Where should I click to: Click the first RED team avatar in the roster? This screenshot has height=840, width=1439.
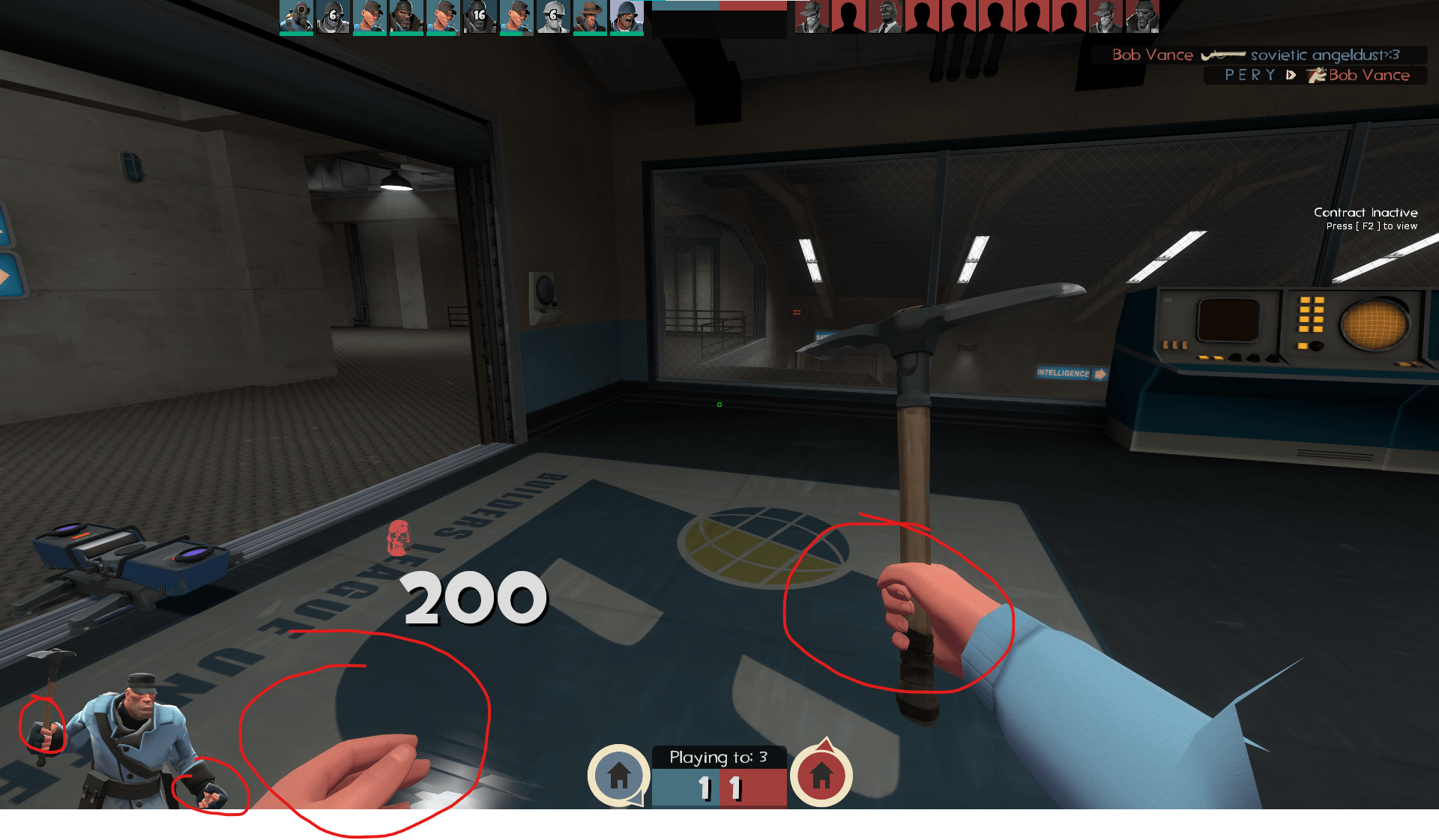coord(811,16)
